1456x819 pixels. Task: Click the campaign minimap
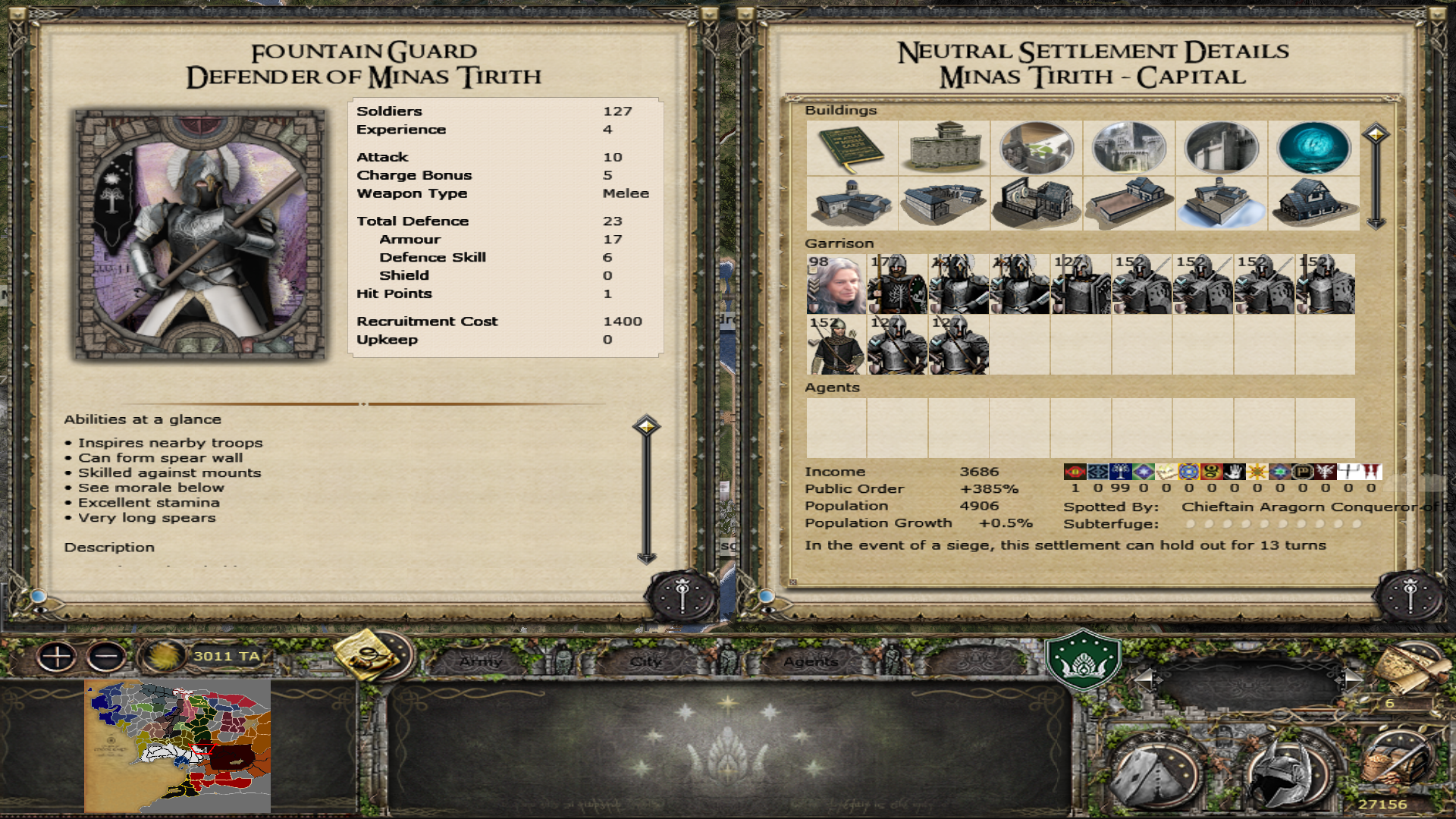click(177, 746)
